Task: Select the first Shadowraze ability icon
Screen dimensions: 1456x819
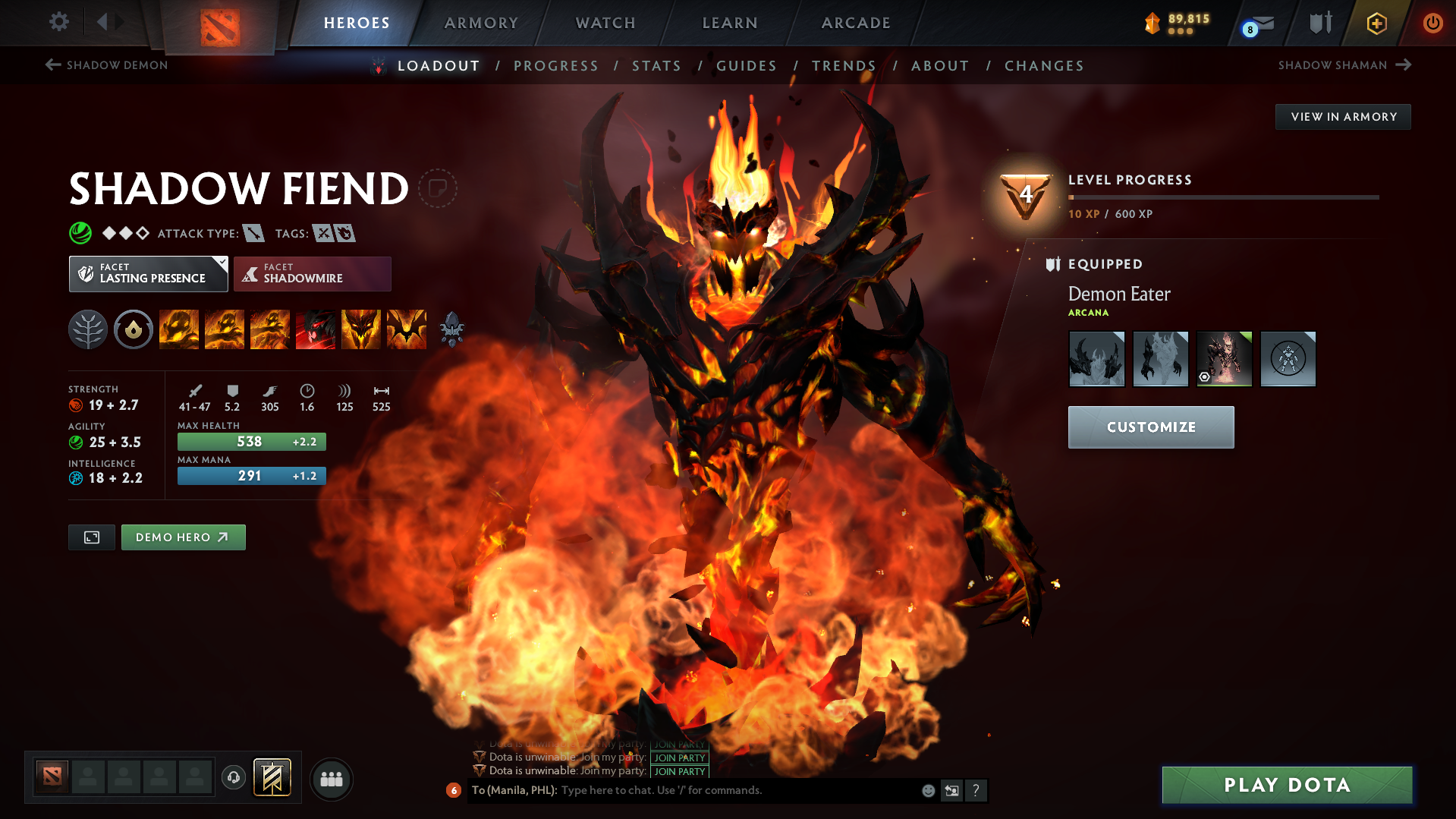Action: 178,329
